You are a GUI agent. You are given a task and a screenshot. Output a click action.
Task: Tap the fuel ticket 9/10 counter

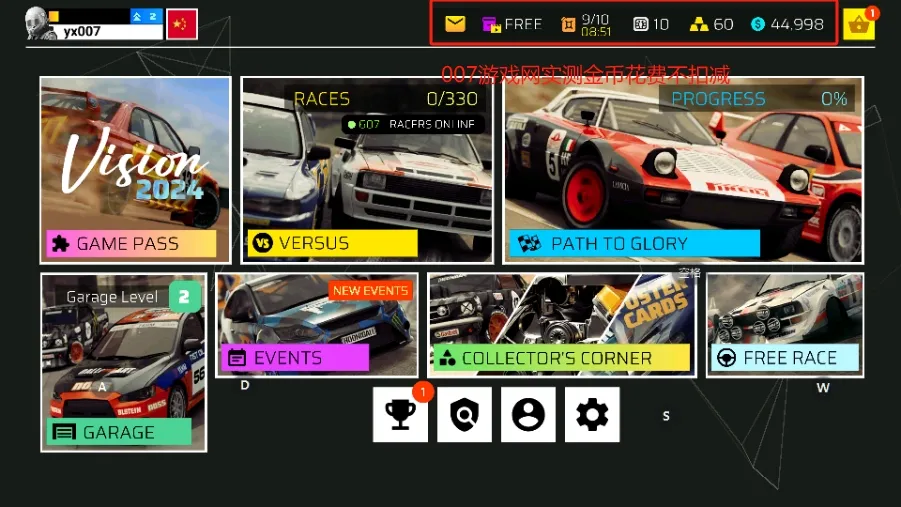pos(585,24)
